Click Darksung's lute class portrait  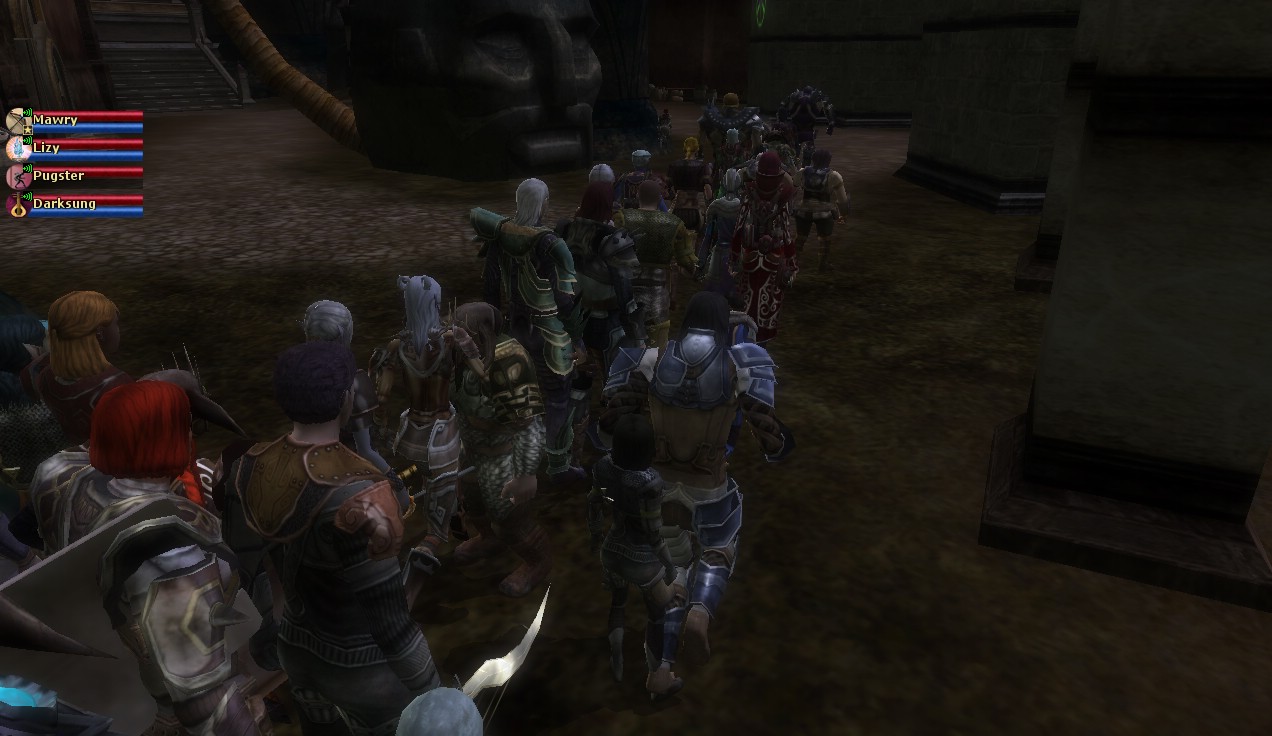[x=17, y=206]
